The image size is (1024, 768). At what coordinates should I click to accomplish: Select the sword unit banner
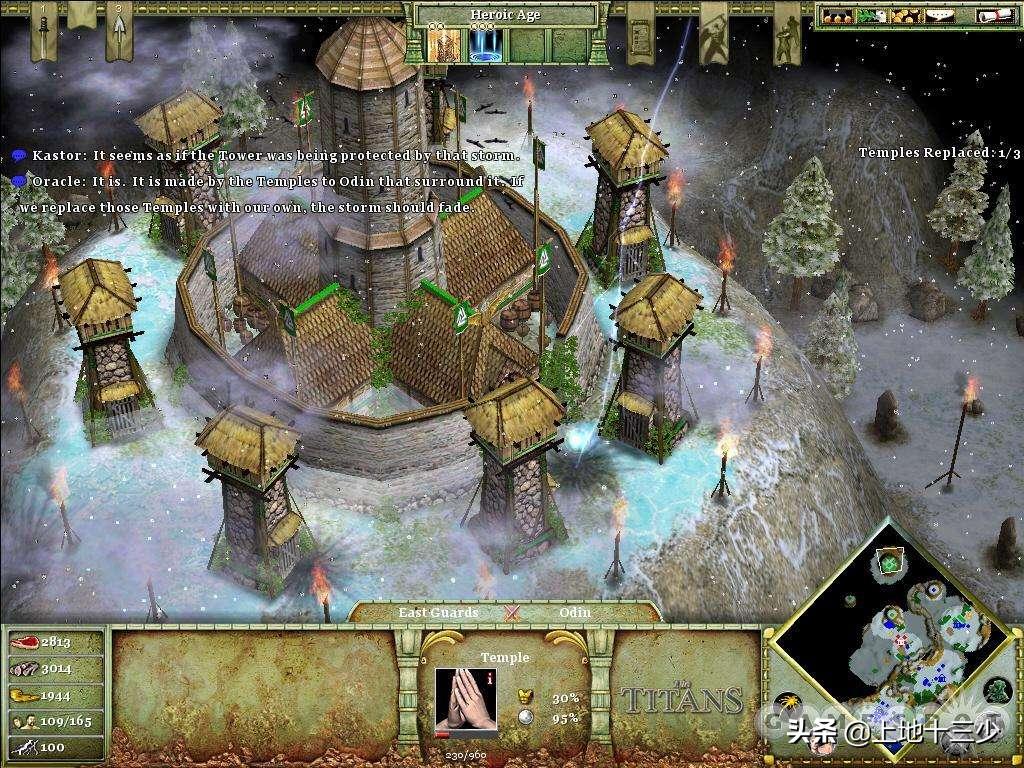[x=43, y=29]
